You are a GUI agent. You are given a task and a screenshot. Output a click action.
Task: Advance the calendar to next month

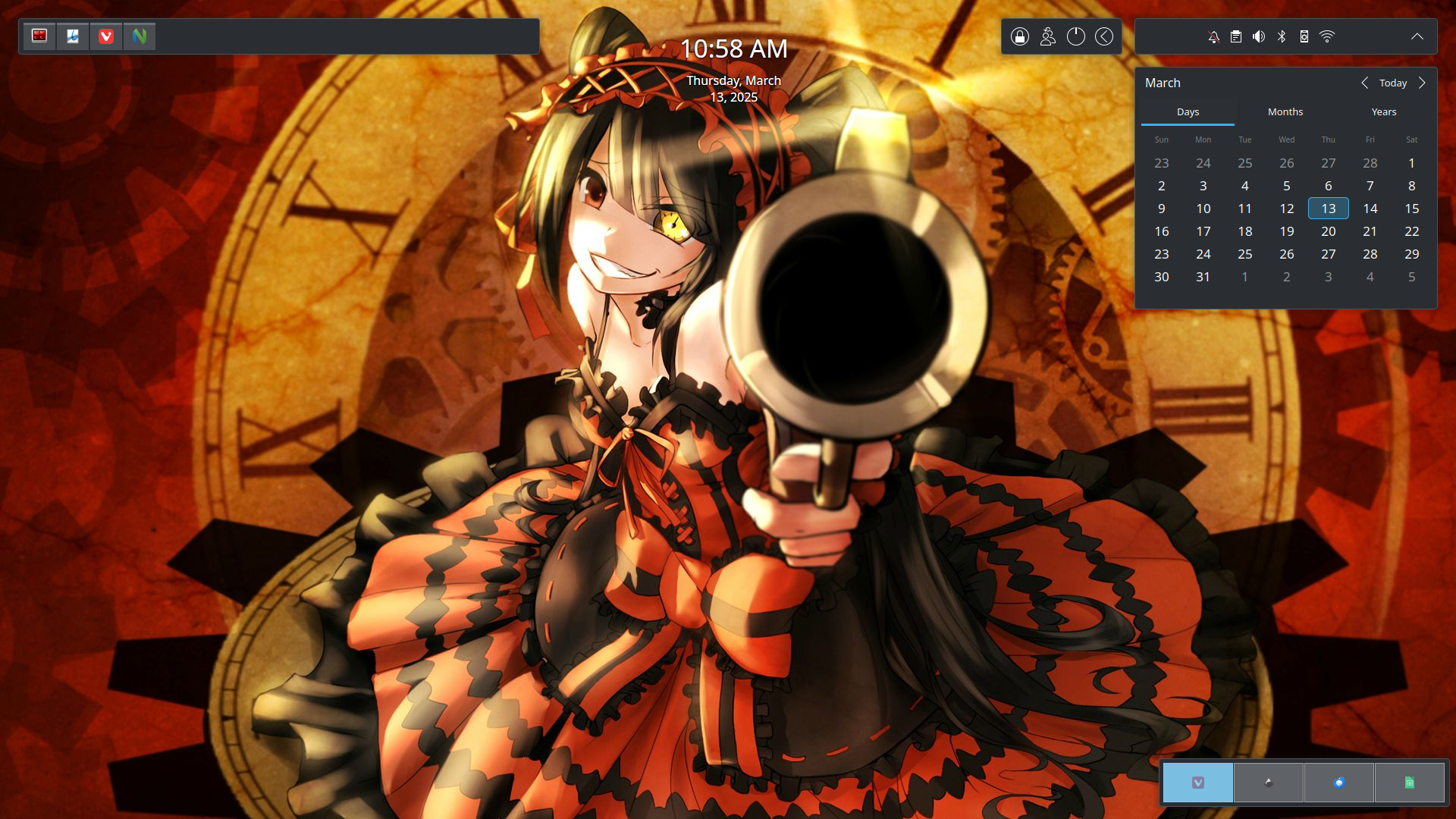pos(1422,83)
